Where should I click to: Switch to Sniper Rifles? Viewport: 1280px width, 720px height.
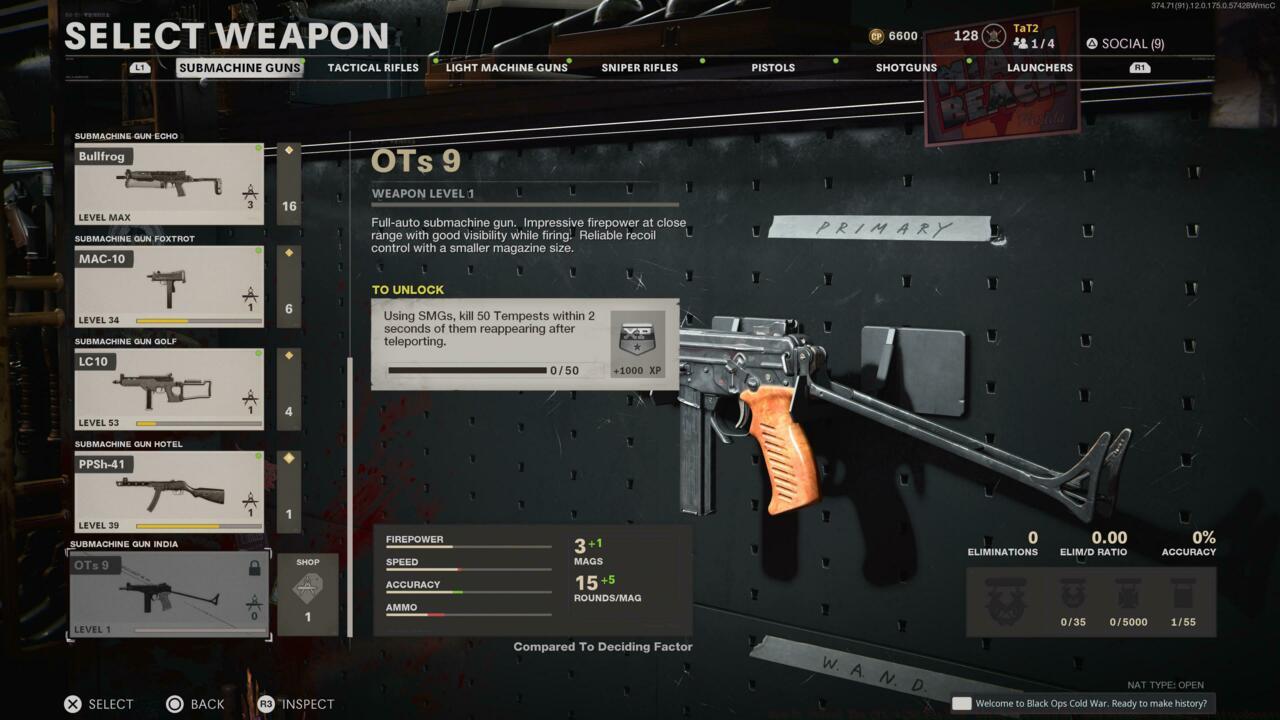639,68
